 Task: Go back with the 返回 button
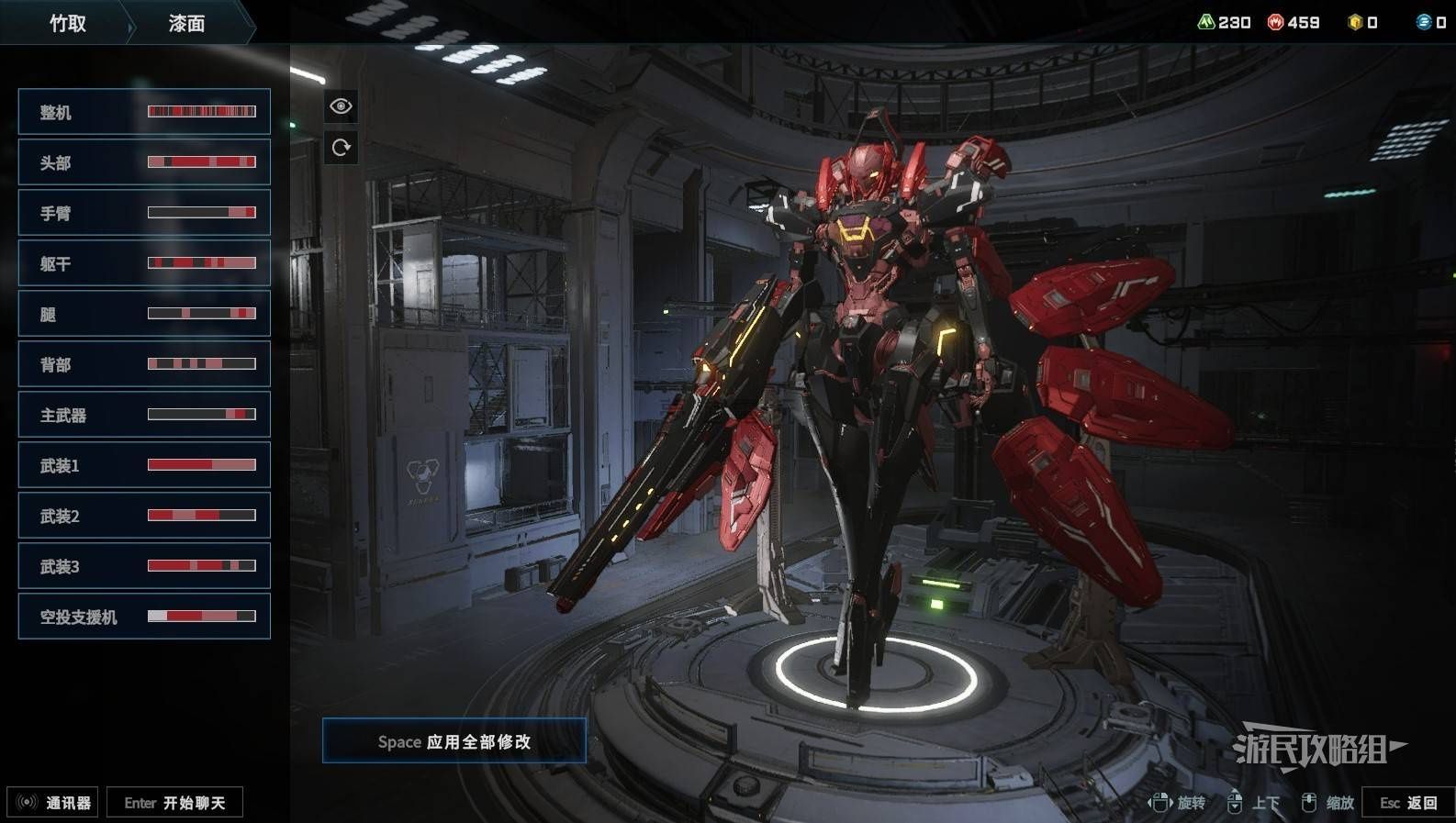(x=1408, y=803)
